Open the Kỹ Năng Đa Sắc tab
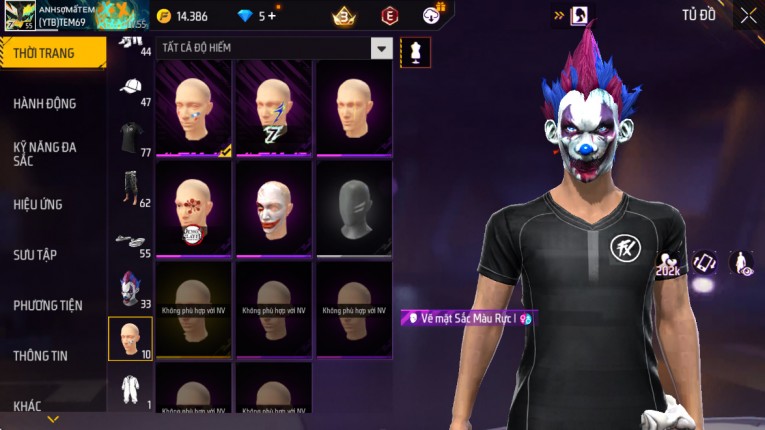The height and width of the screenshot is (430, 765). [45, 153]
